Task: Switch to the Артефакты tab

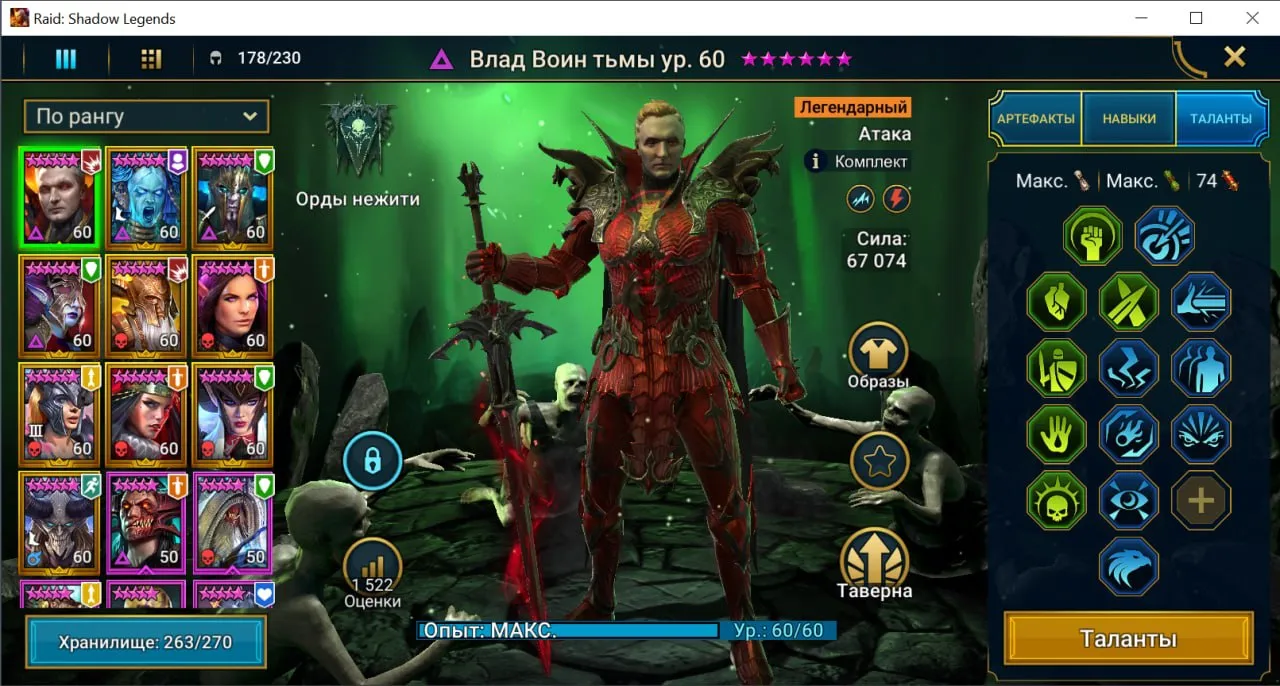Action: (x=1035, y=119)
